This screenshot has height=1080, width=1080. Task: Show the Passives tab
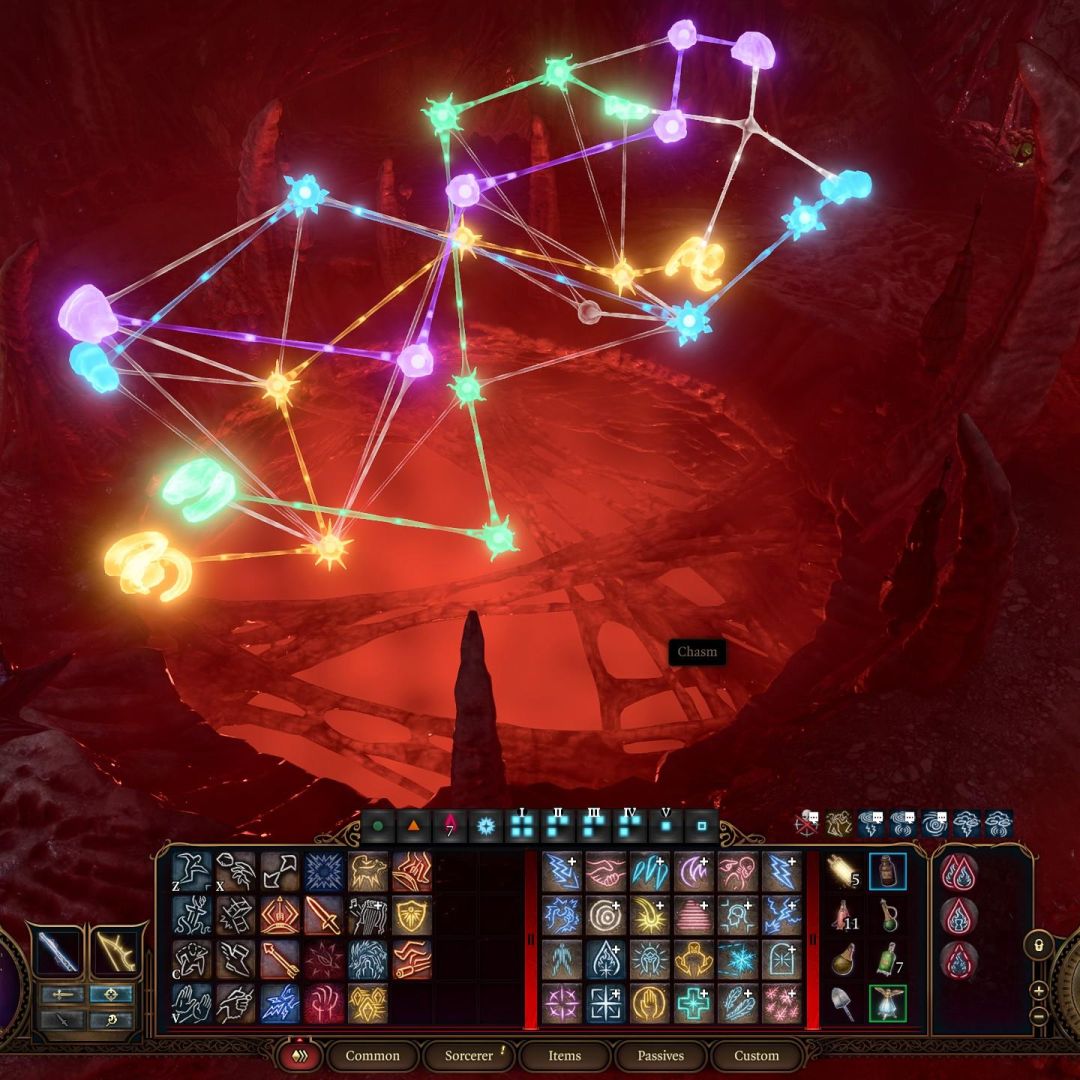click(x=661, y=1056)
